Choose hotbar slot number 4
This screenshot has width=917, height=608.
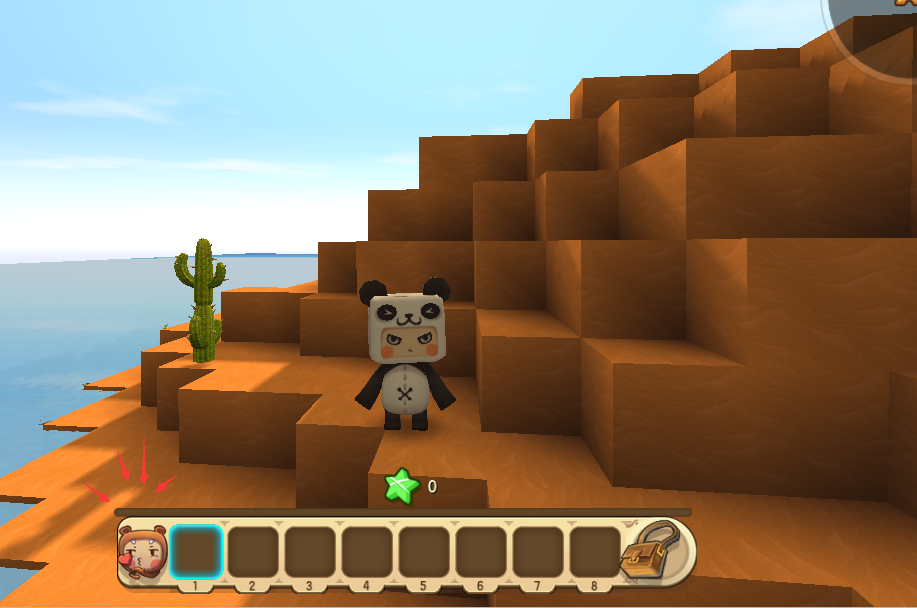pos(366,551)
